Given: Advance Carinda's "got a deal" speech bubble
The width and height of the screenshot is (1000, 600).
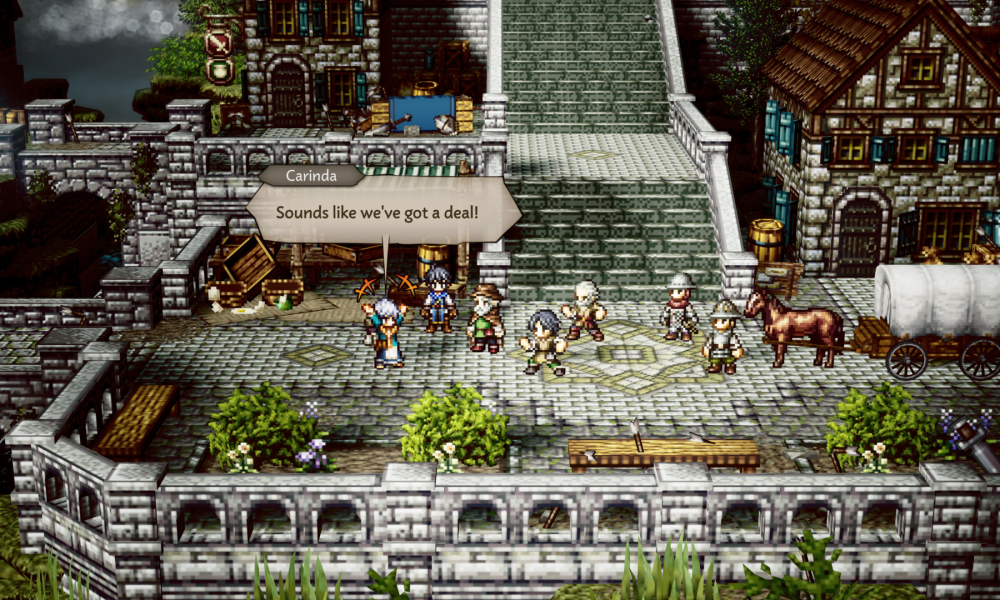Looking at the screenshot, I should pos(383,214).
